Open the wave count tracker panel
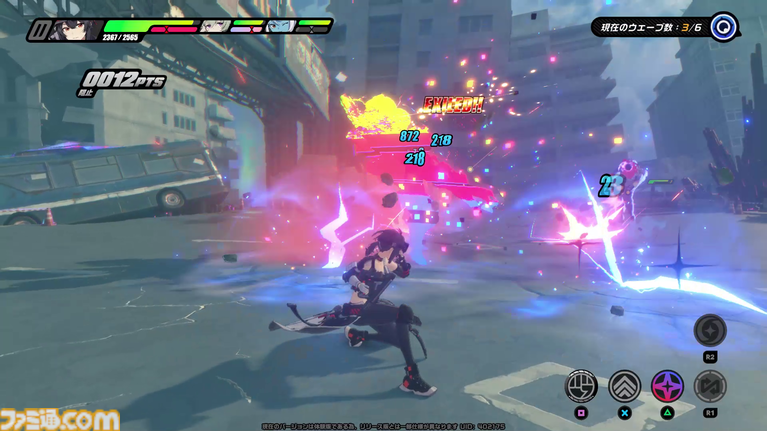 click(648, 27)
